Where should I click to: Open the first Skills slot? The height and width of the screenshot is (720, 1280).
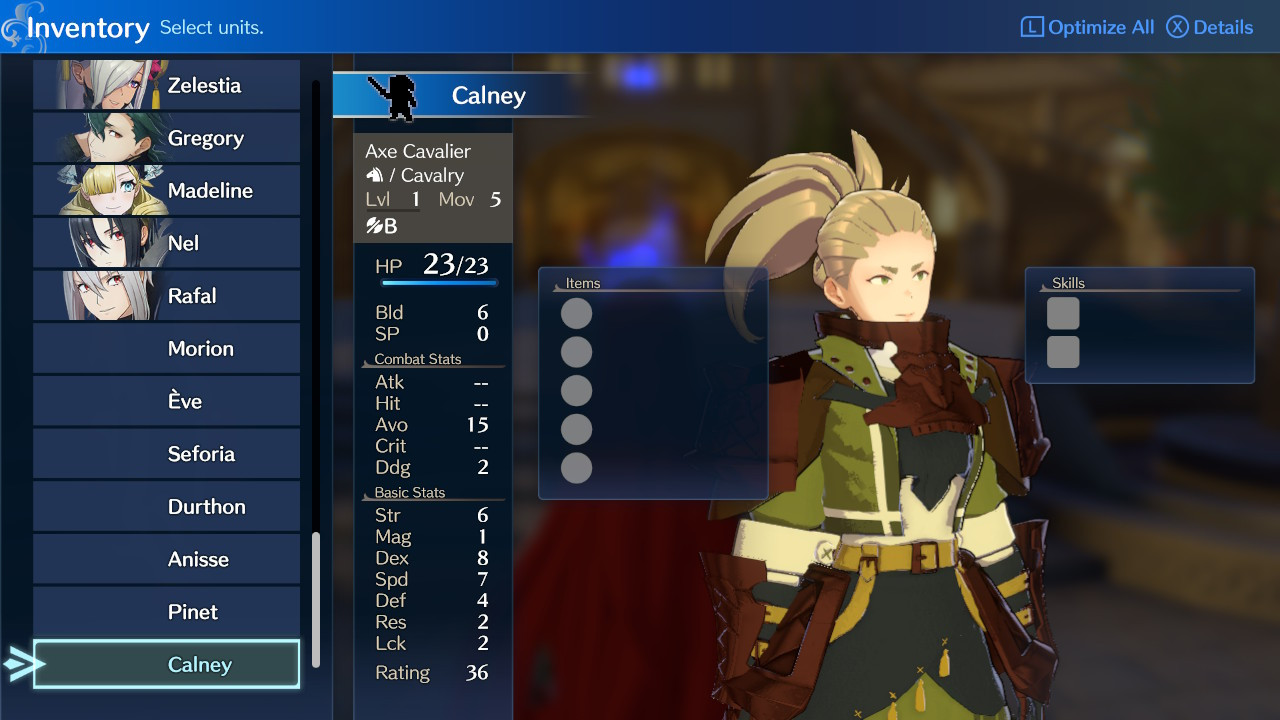(x=1063, y=312)
